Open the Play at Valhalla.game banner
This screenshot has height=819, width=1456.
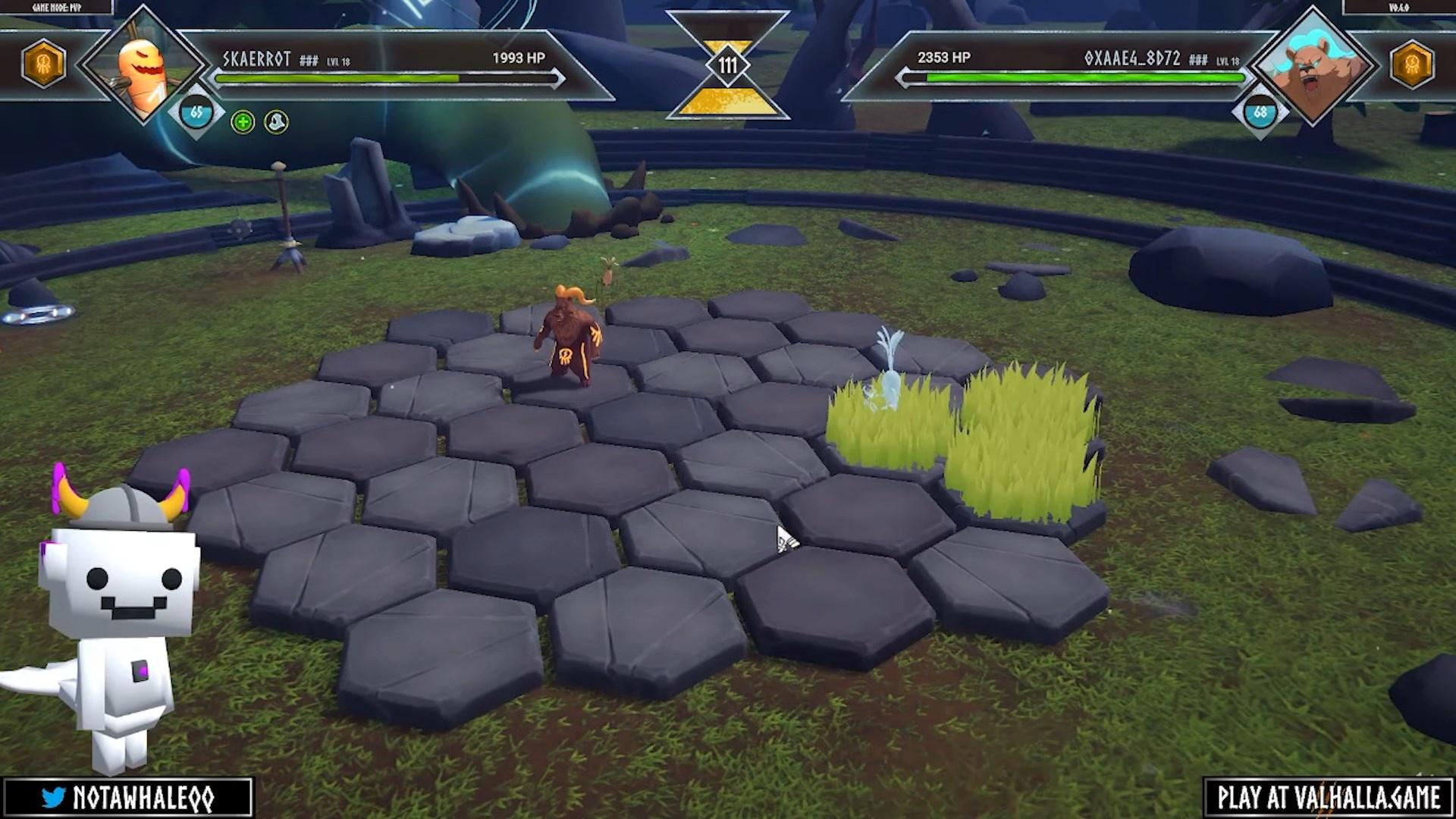[x=1328, y=798]
